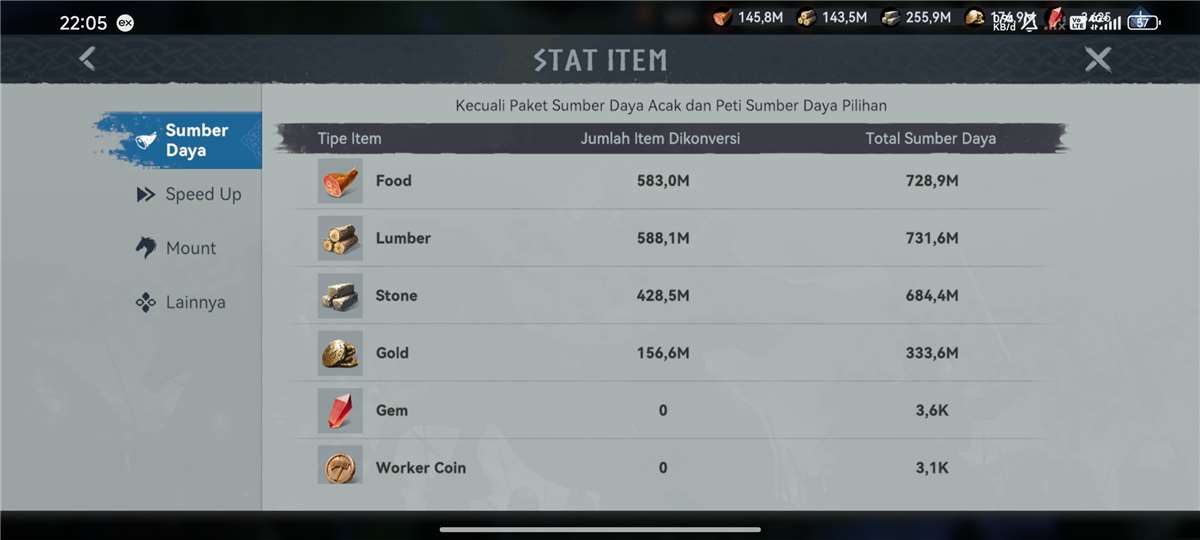Select the Sumber Daya tab
Image resolution: width=1200 pixels, height=540 pixels.
[185, 140]
